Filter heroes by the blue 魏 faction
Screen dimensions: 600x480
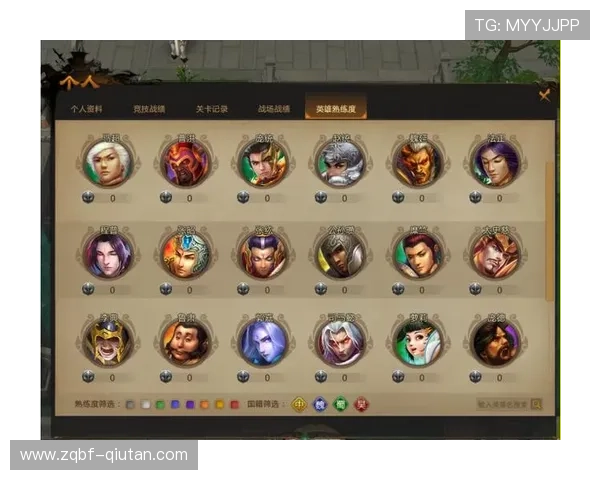[319, 404]
